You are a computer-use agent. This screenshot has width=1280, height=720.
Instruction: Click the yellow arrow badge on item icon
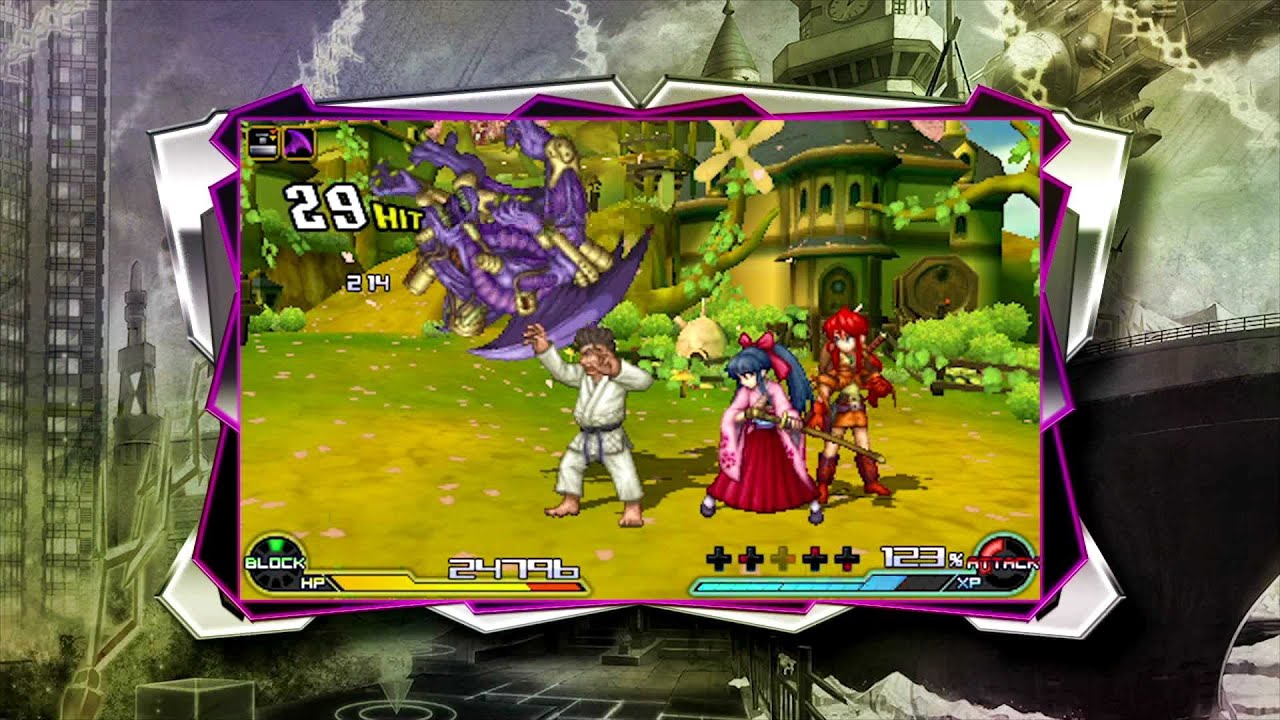tap(273, 137)
